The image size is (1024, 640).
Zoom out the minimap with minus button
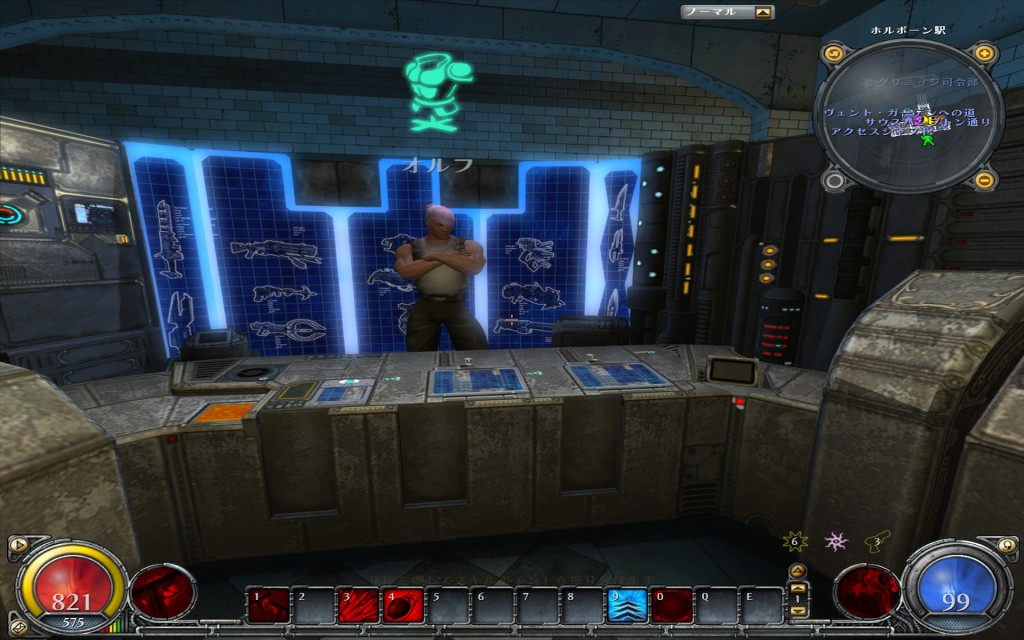984,180
